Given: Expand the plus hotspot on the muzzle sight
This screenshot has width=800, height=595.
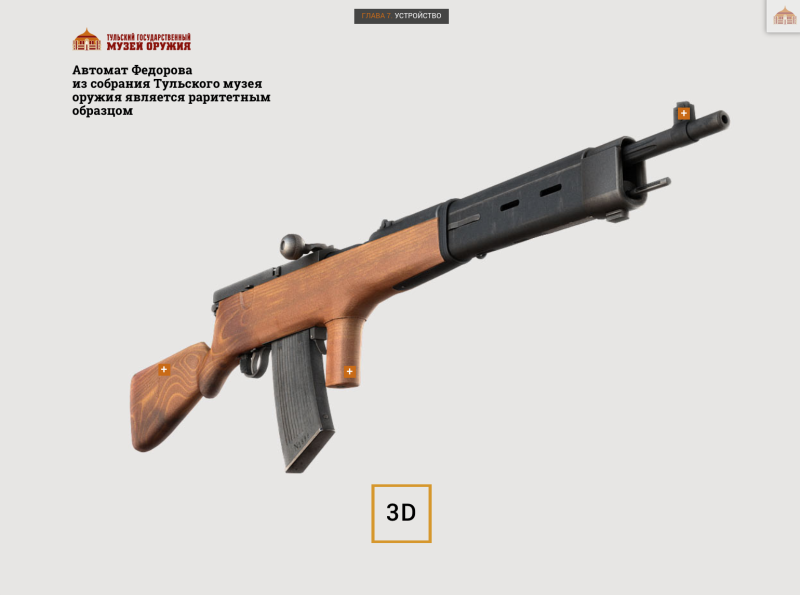Looking at the screenshot, I should tap(684, 113).
